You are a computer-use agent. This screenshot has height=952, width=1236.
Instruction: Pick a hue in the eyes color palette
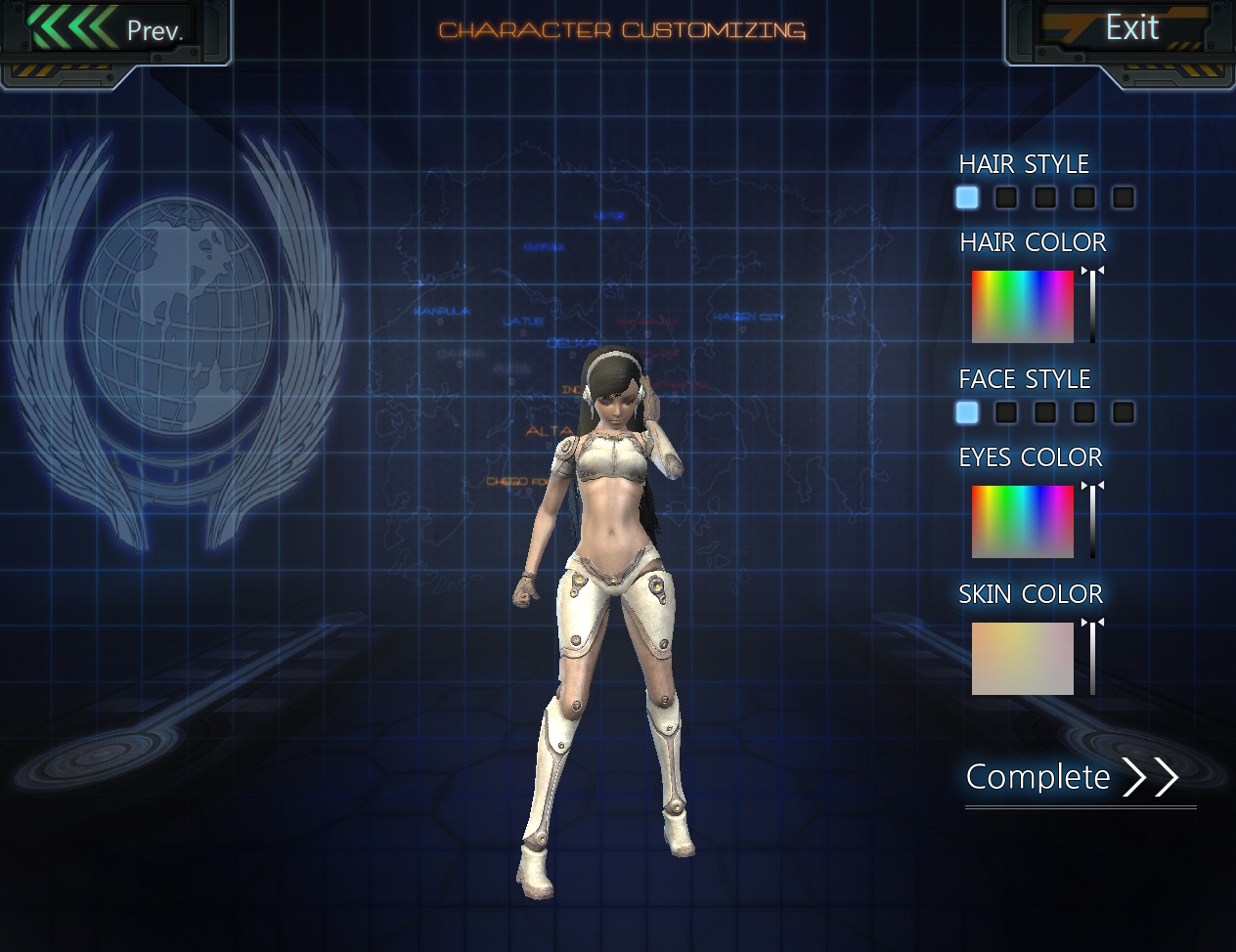pos(1022,522)
